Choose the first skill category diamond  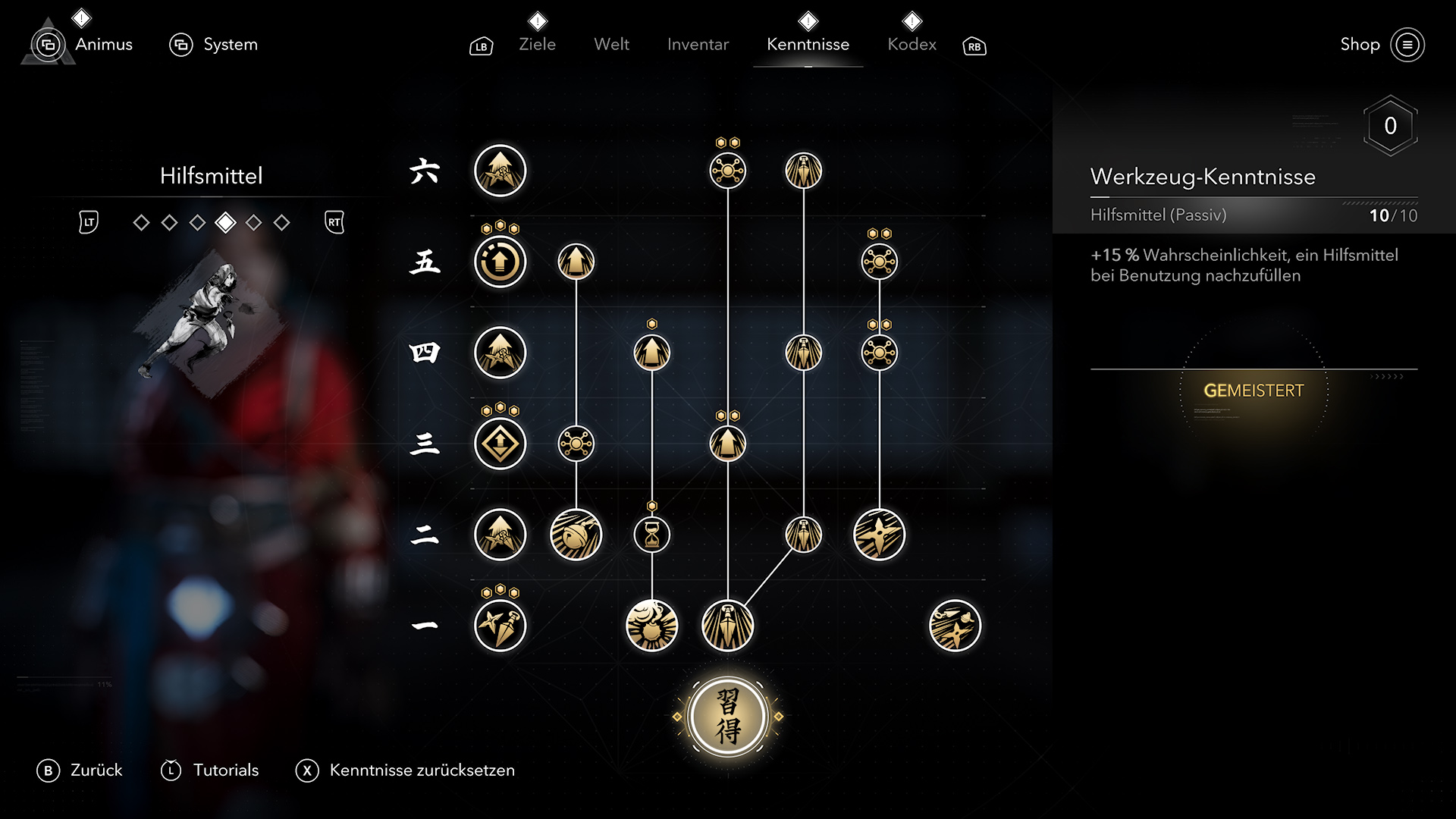[141, 223]
